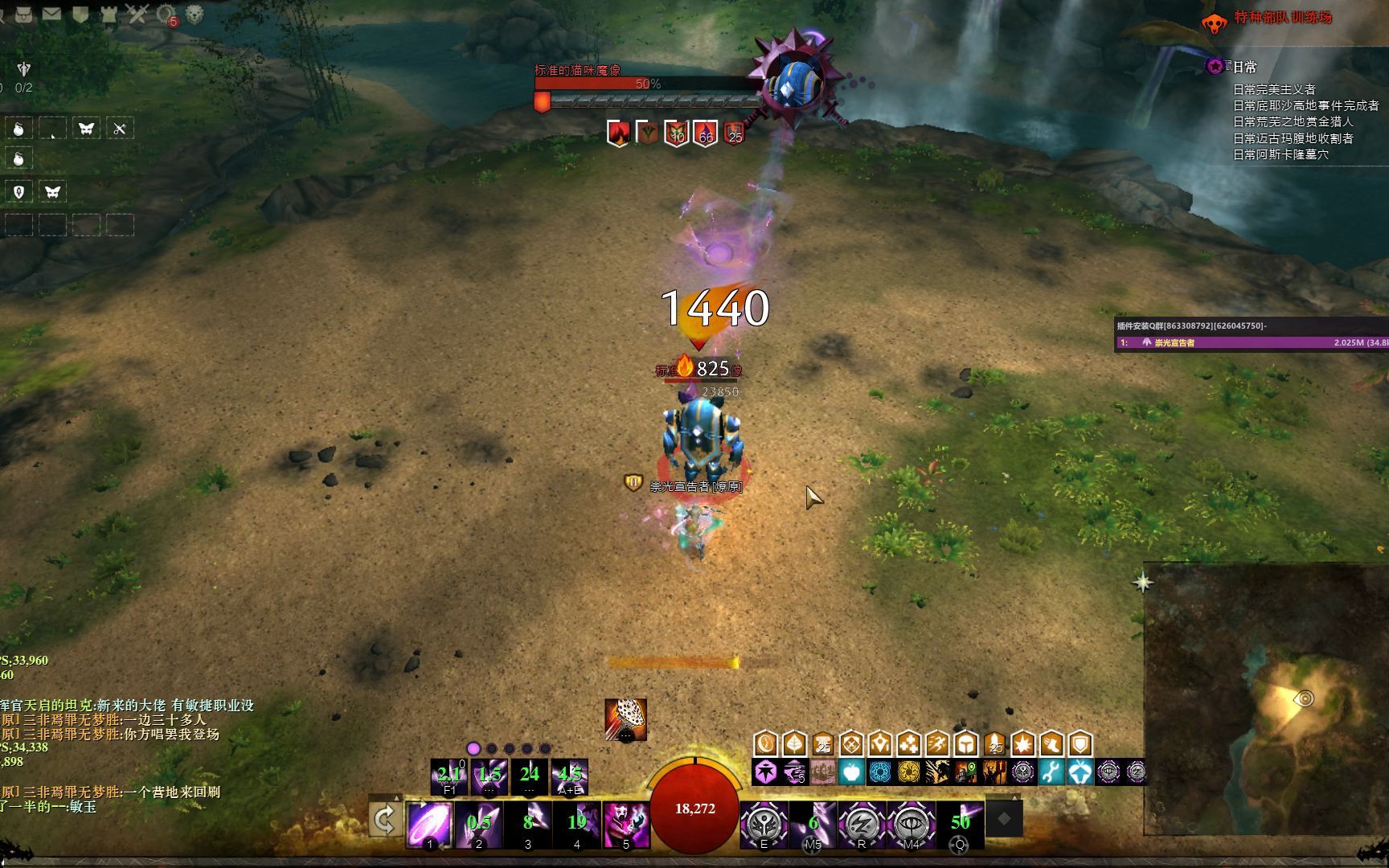Activate weapon skill in slot 1

tap(429, 824)
